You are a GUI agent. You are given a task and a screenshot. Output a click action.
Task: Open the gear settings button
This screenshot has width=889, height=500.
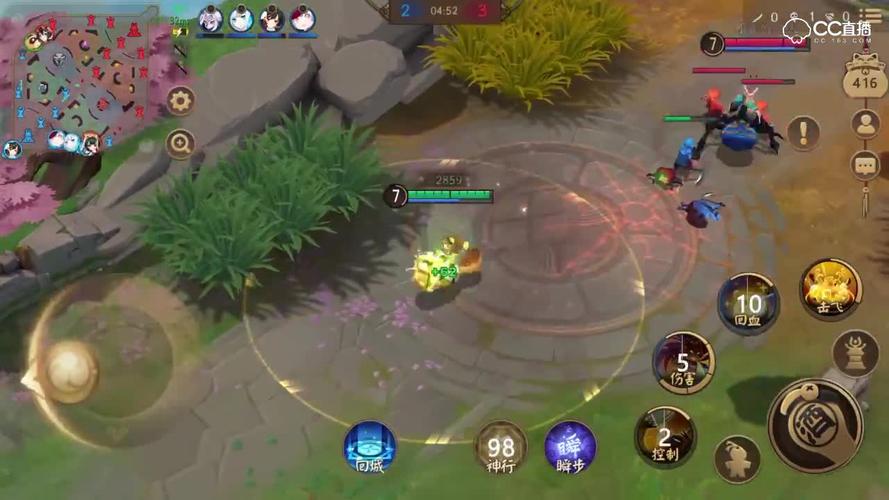click(x=180, y=100)
